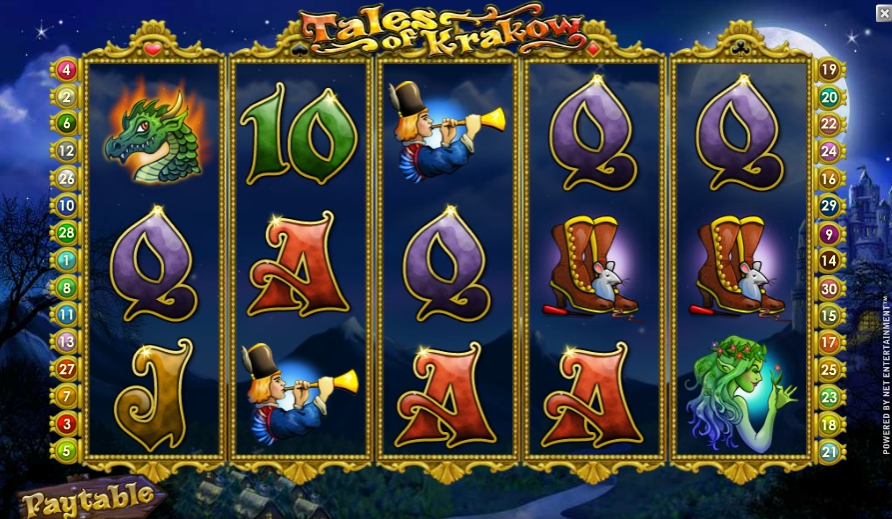The height and width of the screenshot is (519, 892).
Task: Close the game with the X button
Action: 883,13
